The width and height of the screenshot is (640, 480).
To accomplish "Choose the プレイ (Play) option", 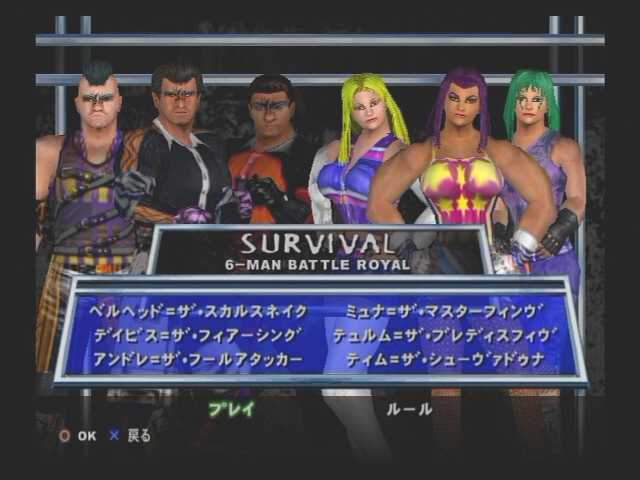I will click(232, 408).
